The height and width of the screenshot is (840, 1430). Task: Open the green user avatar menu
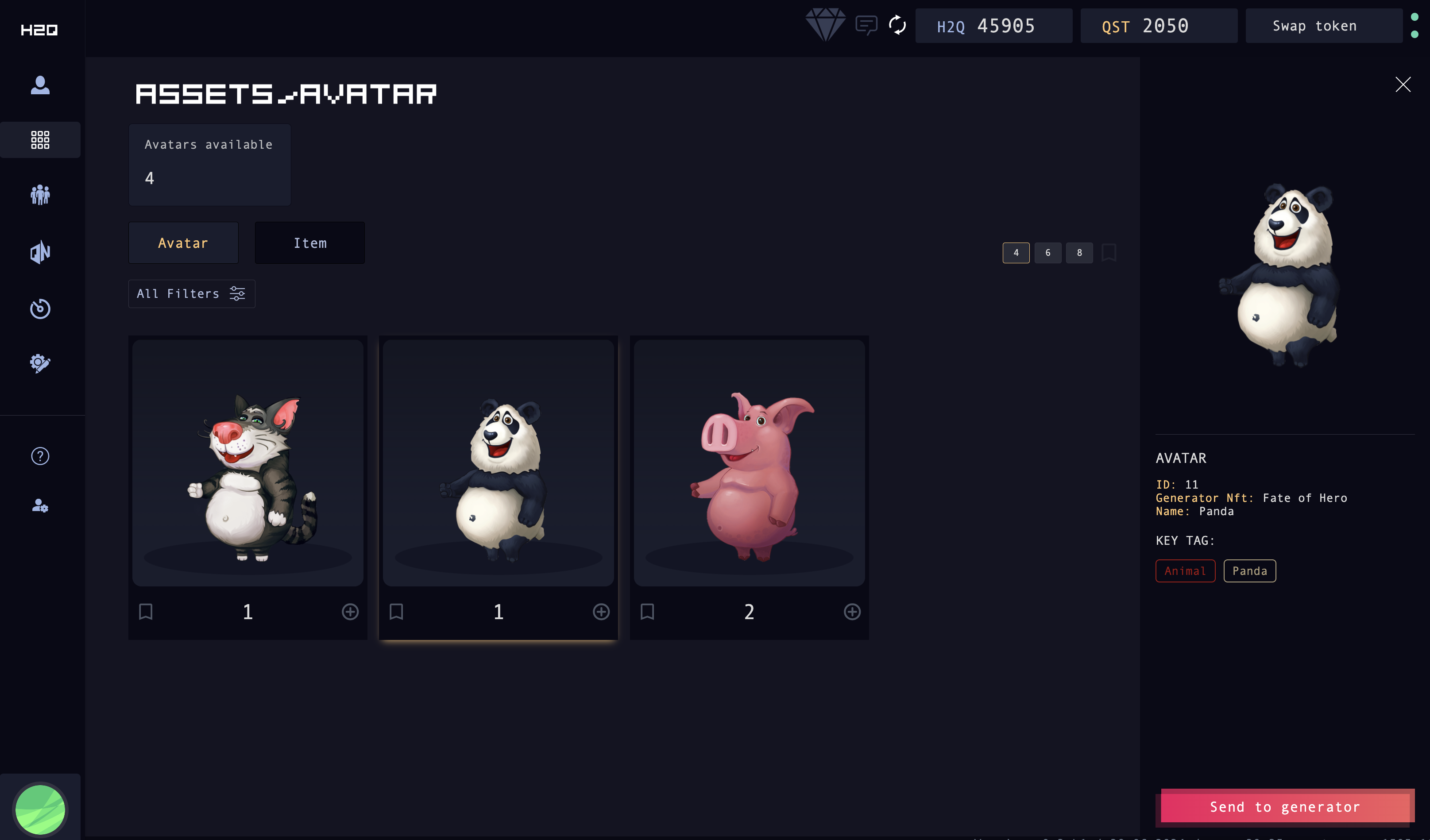(40, 808)
